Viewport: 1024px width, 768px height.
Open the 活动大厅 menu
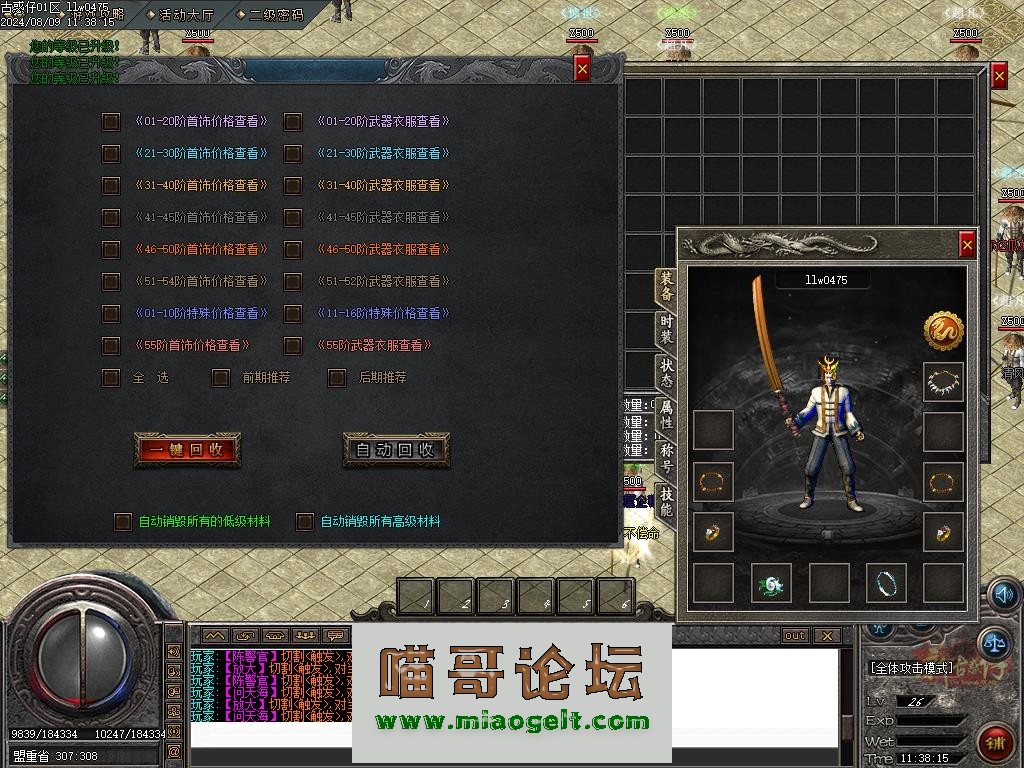click(x=180, y=14)
